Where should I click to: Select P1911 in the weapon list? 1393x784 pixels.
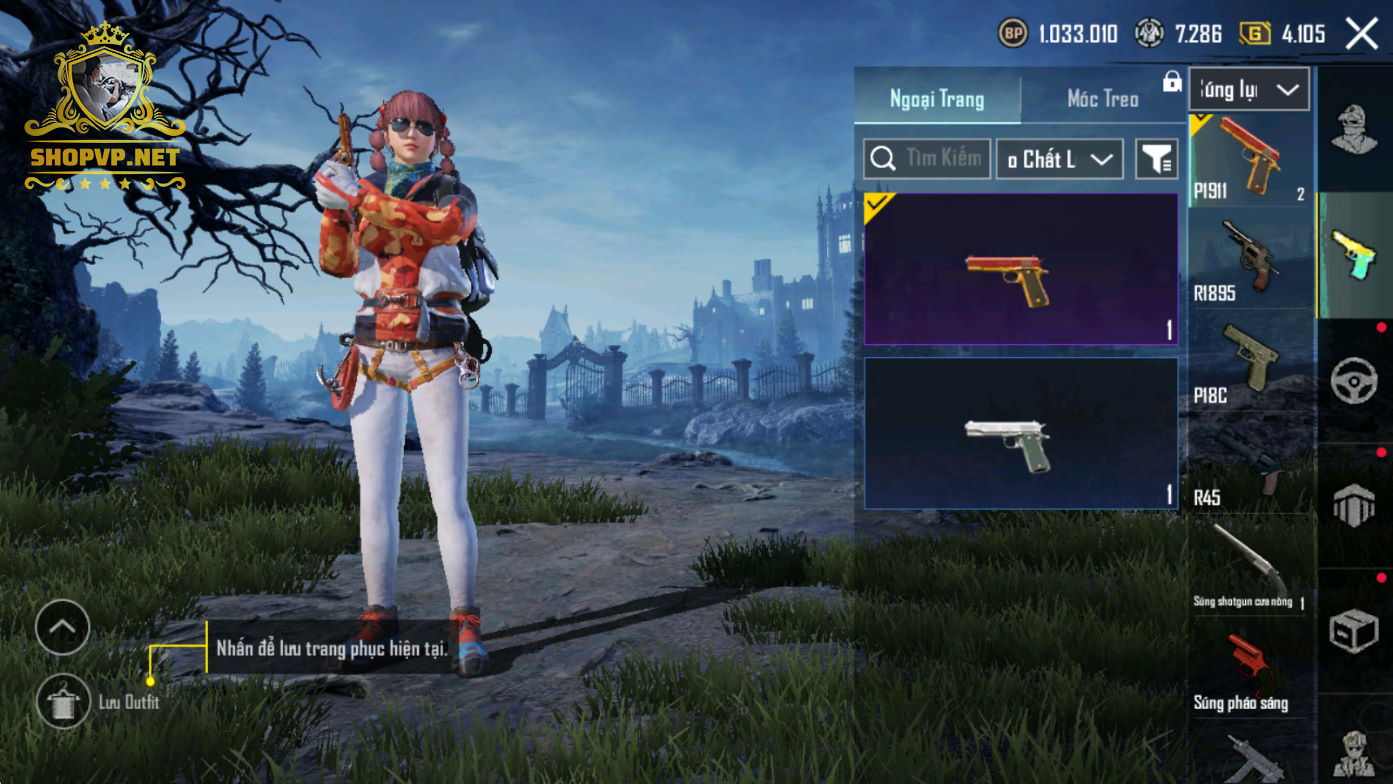point(1249,160)
